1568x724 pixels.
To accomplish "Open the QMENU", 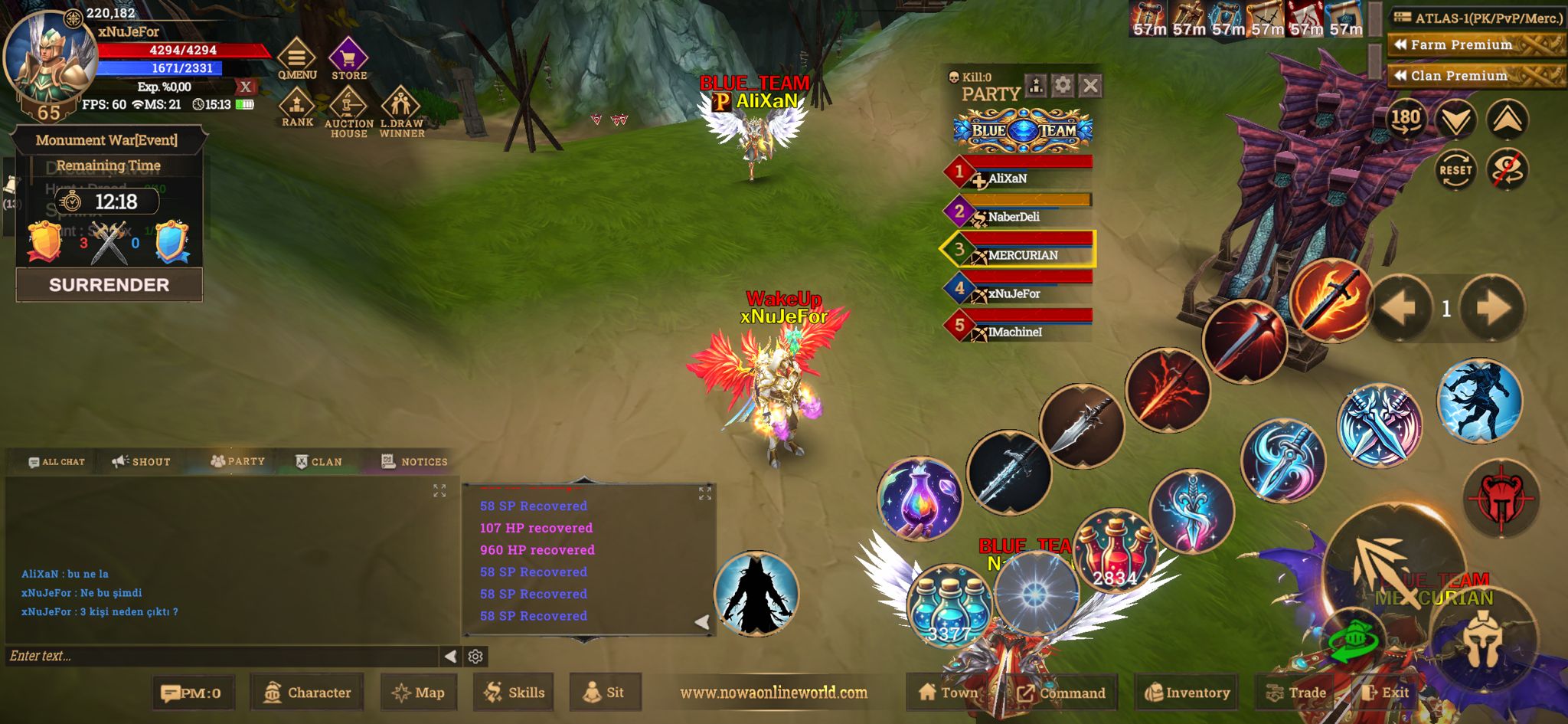I will (x=296, y=58).
